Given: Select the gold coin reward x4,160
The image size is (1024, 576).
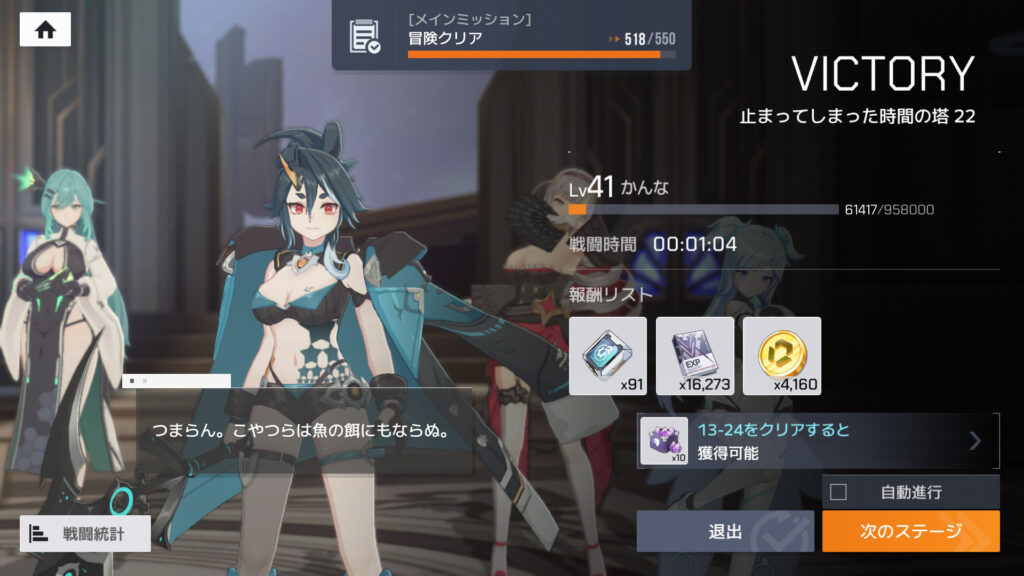Looking at the screenshot, I should 782,356.
